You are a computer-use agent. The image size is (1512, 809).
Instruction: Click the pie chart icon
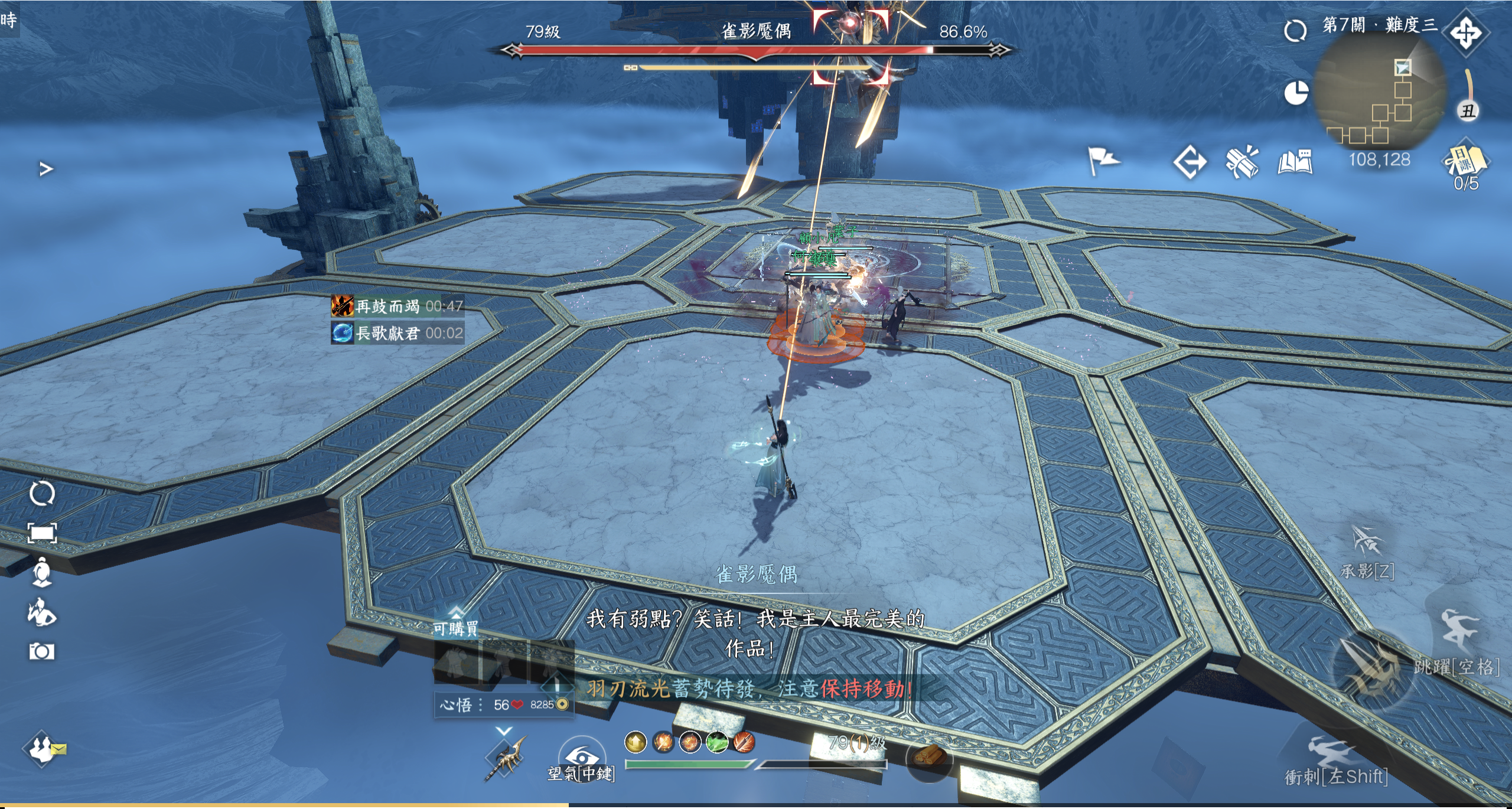[x=1296, y=93]
